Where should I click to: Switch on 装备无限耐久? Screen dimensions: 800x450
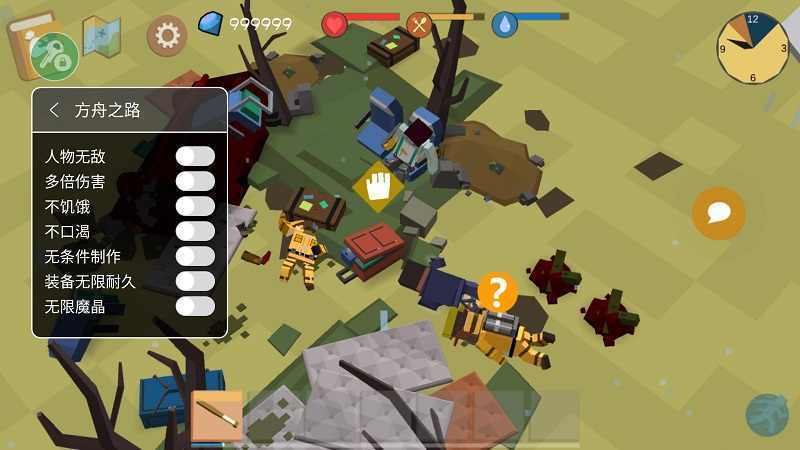coord(195,281)
